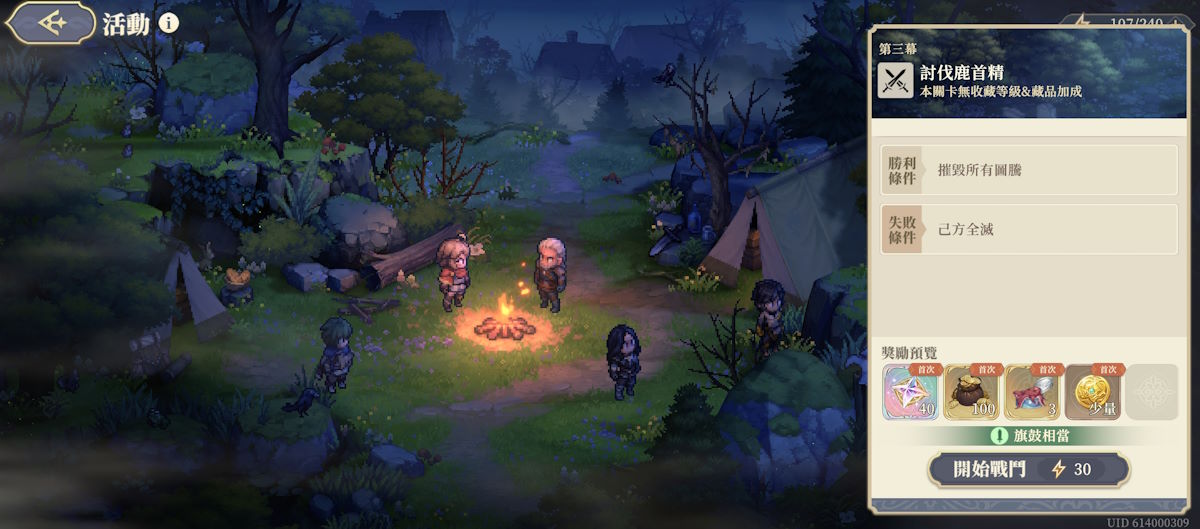Select the 討伐鹿首精 crossed-swords stage icon
The width and height of the screenshot is (1200, 529).
(895, 80)
